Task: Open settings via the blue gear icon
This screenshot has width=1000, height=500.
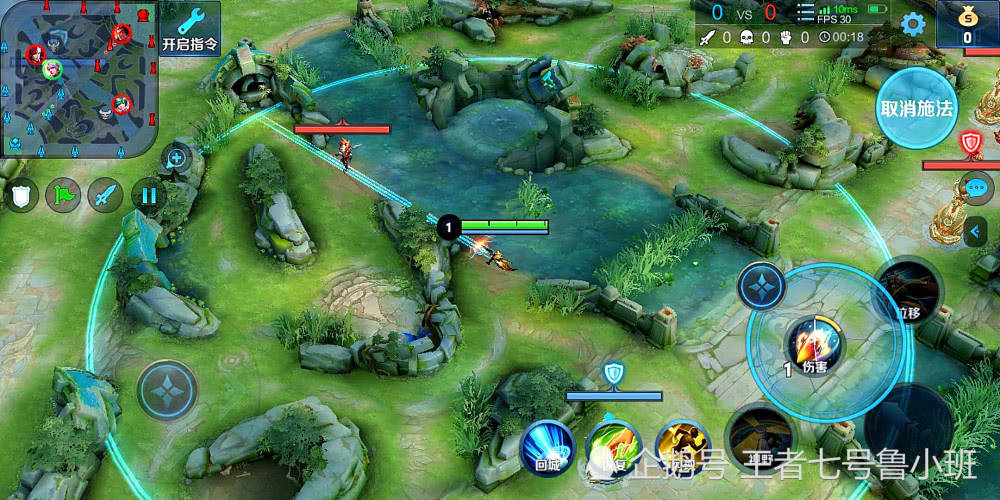Action: pyautogui.click(x=912, y=24)
